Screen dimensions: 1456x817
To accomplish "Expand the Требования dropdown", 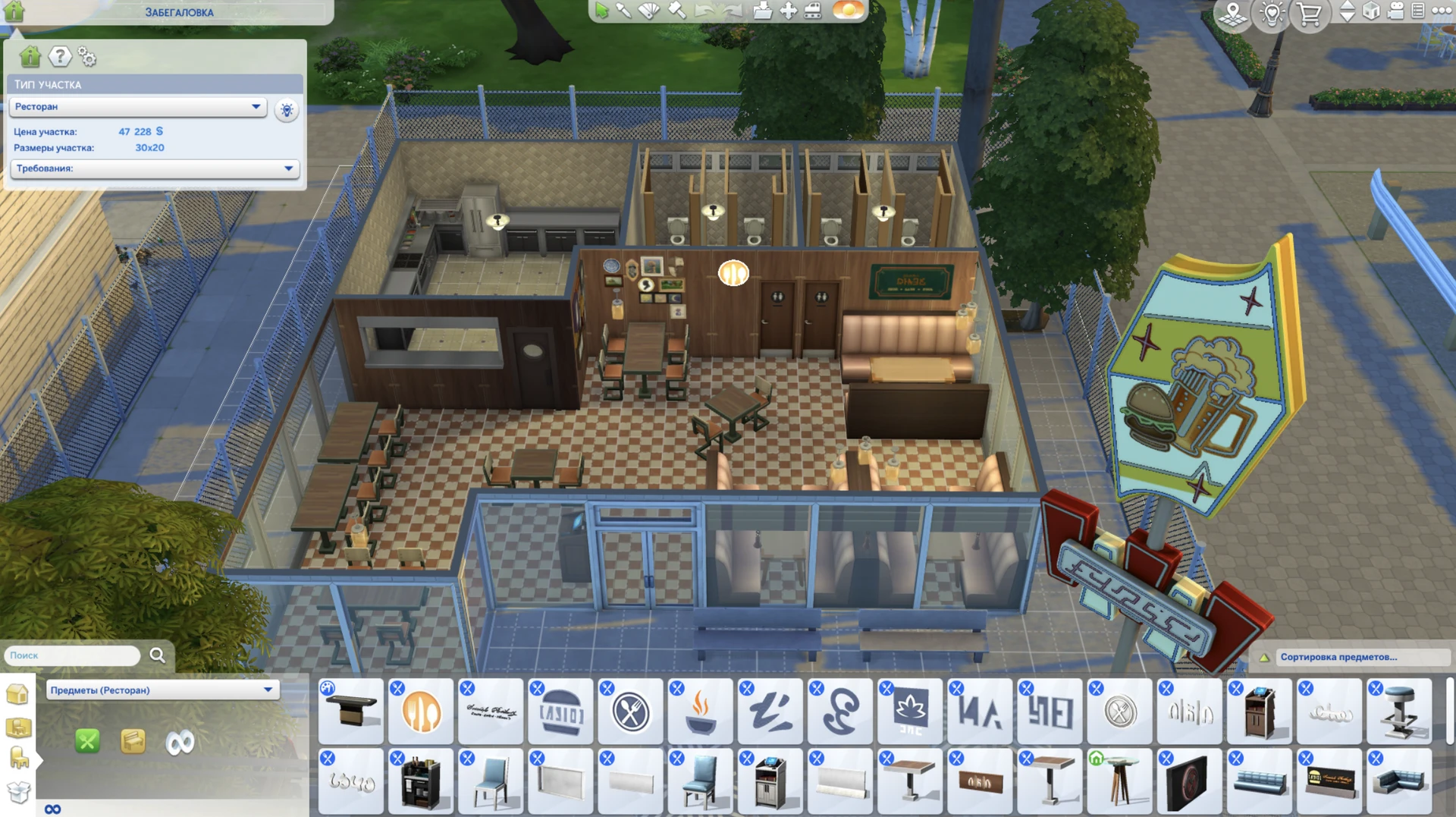I will point(152,169).
